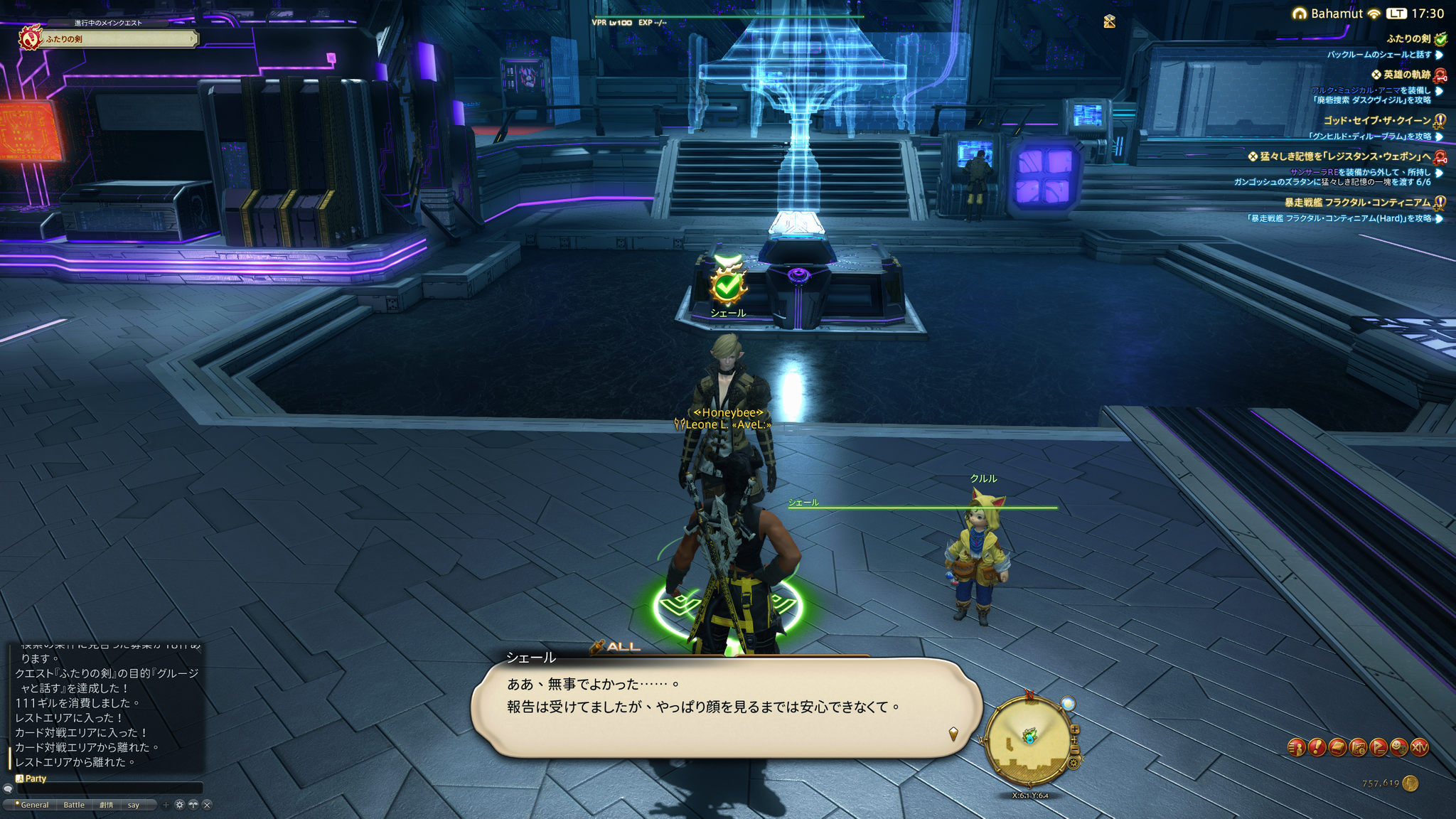Open the Logs book menu icon
This screenshot has width=1456, height=819.
tap(1337, 747)
